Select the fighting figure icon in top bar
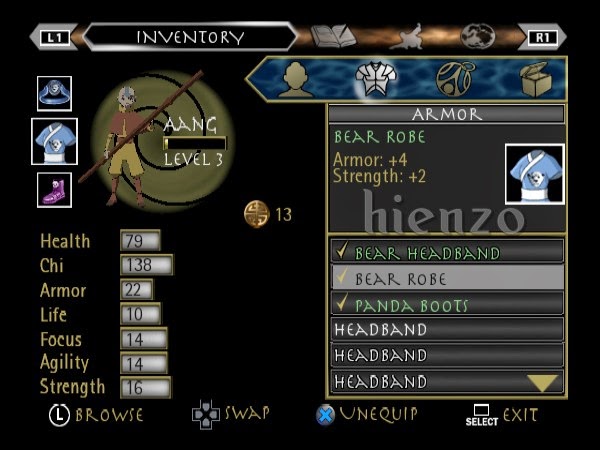 click(406, 37)
